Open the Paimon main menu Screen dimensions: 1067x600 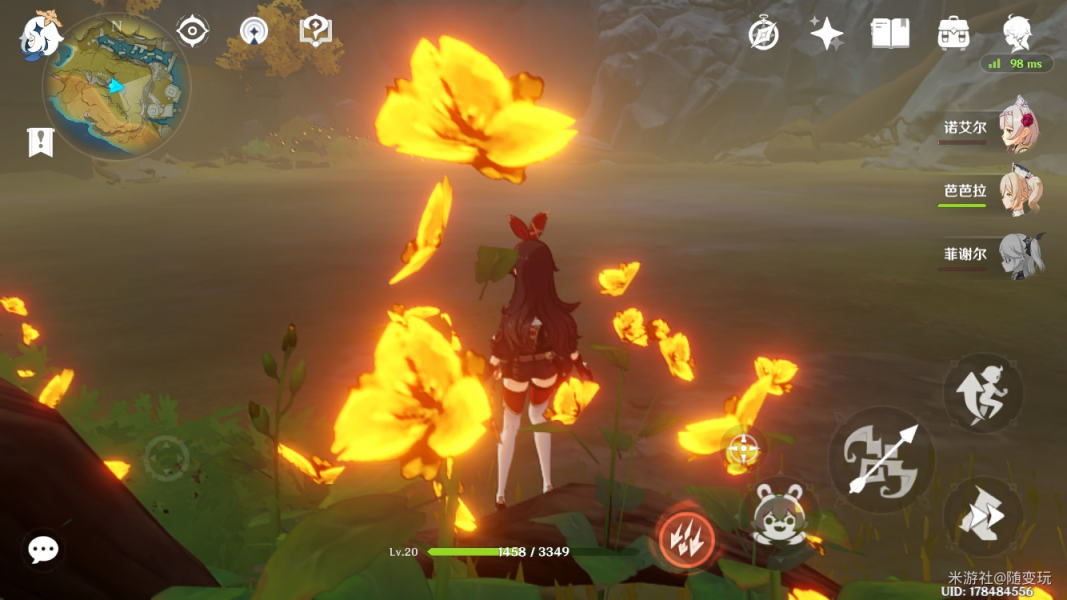coord(40,34)
